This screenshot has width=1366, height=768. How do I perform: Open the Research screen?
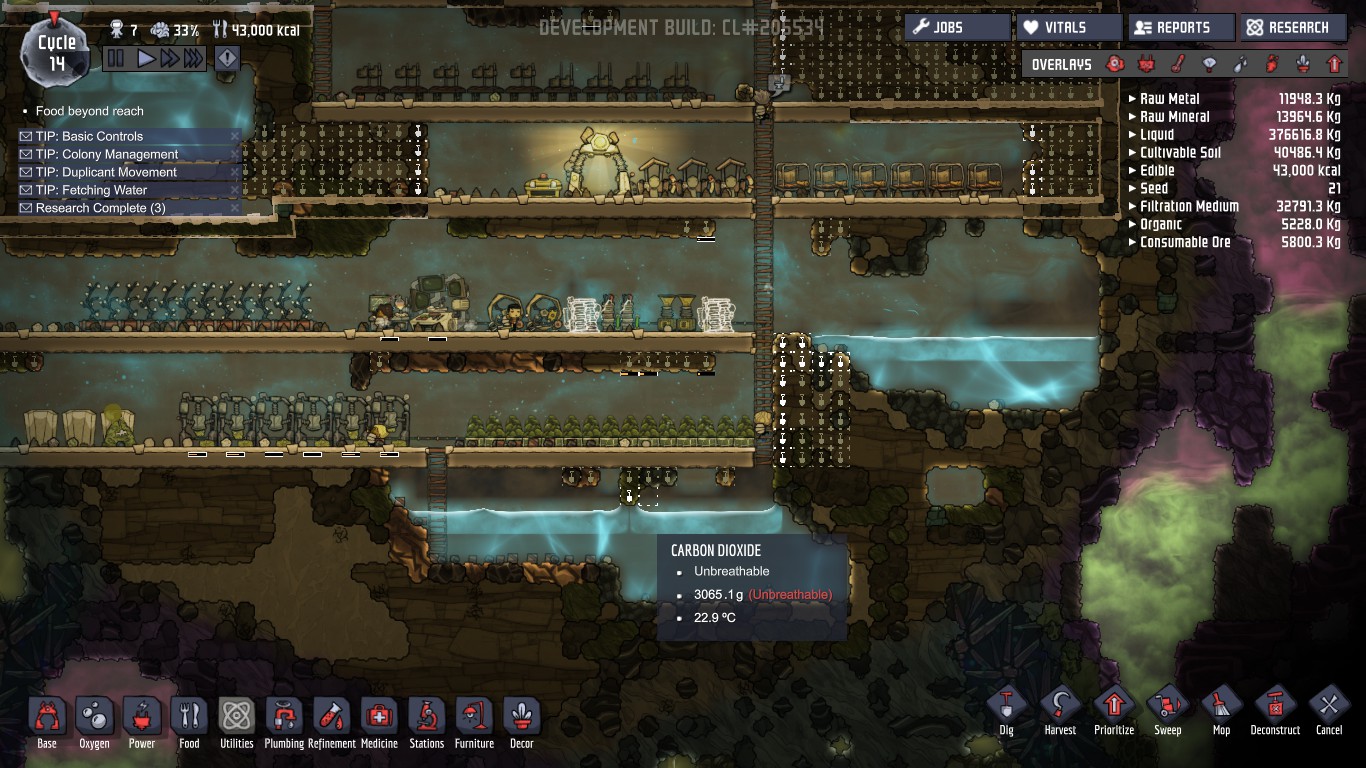(1292, 27)
